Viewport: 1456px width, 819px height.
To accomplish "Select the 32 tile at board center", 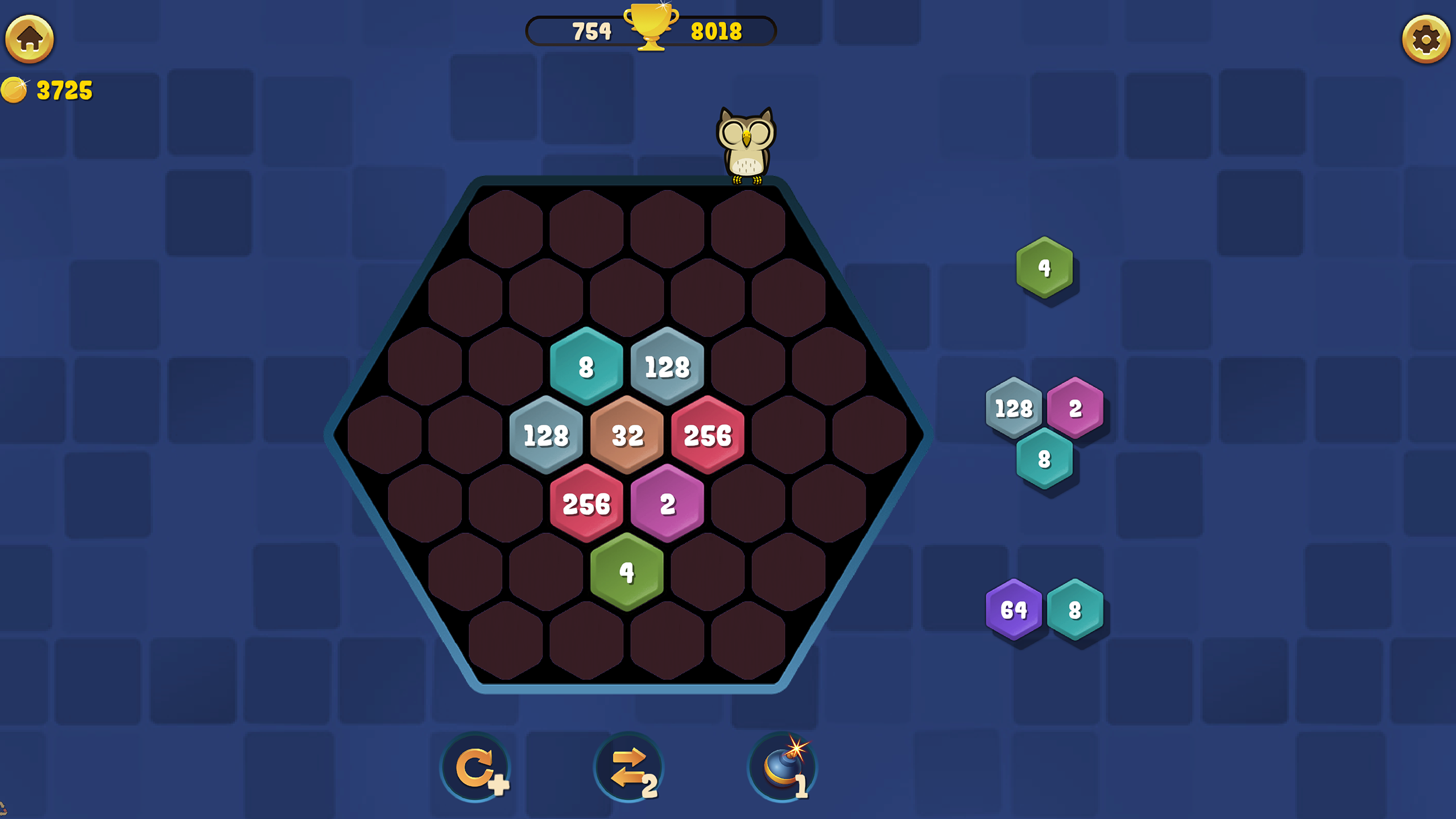I will (627, 435).
